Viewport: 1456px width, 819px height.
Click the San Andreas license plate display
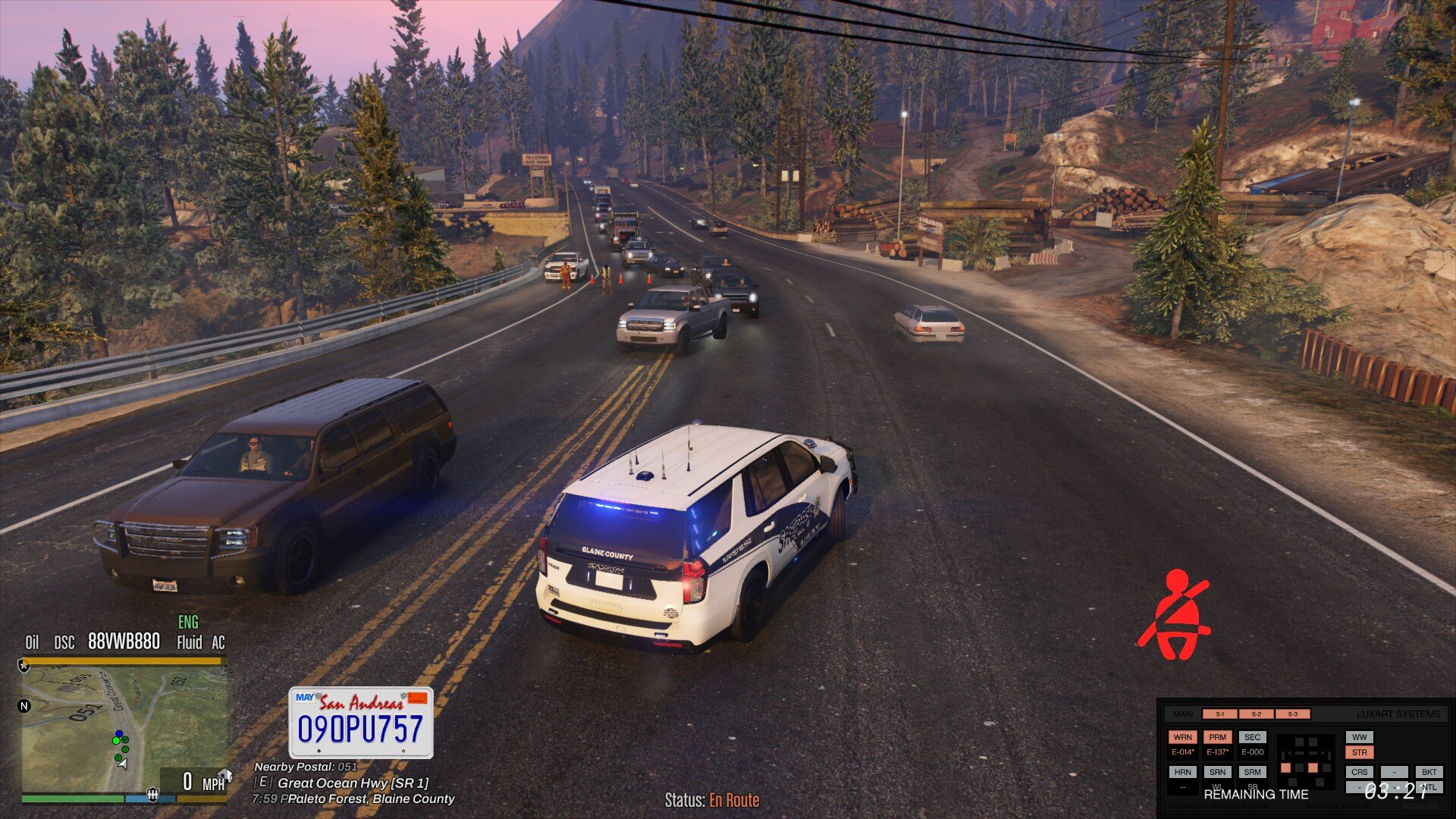pyautogui.click(x=361, y=722)
